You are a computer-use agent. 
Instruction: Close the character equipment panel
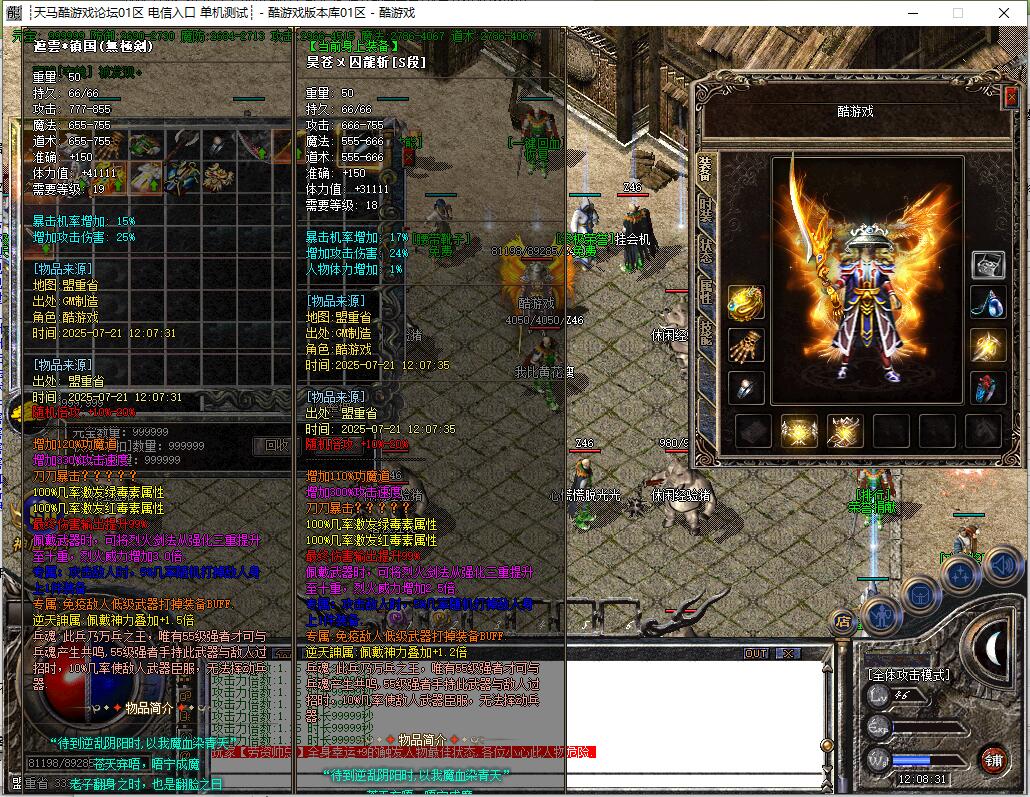point(1011,97)
